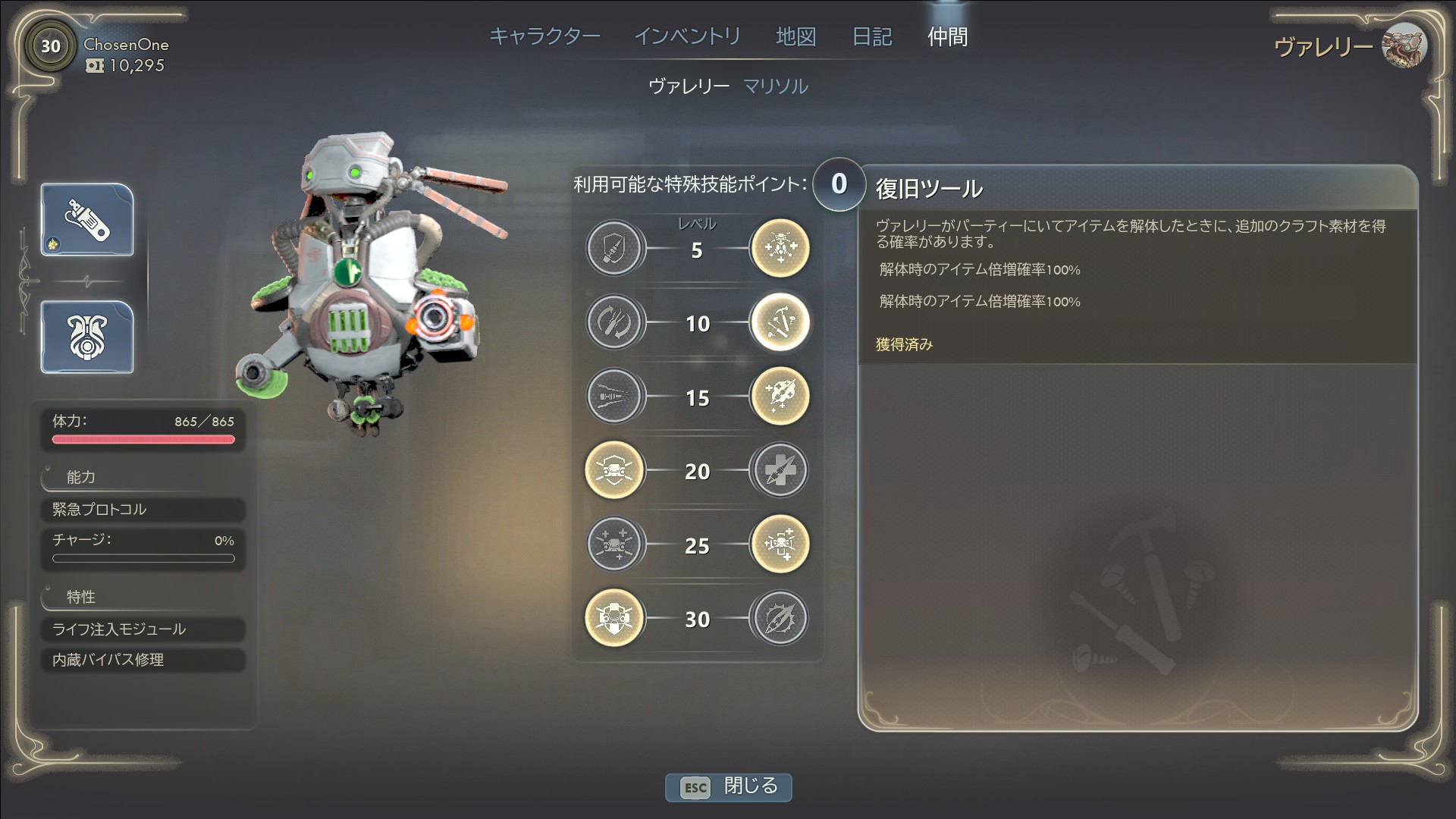Open the 緊急プロトコル ability entry
The height and width of the screenshot is (819, 1456).
point(143,510)
